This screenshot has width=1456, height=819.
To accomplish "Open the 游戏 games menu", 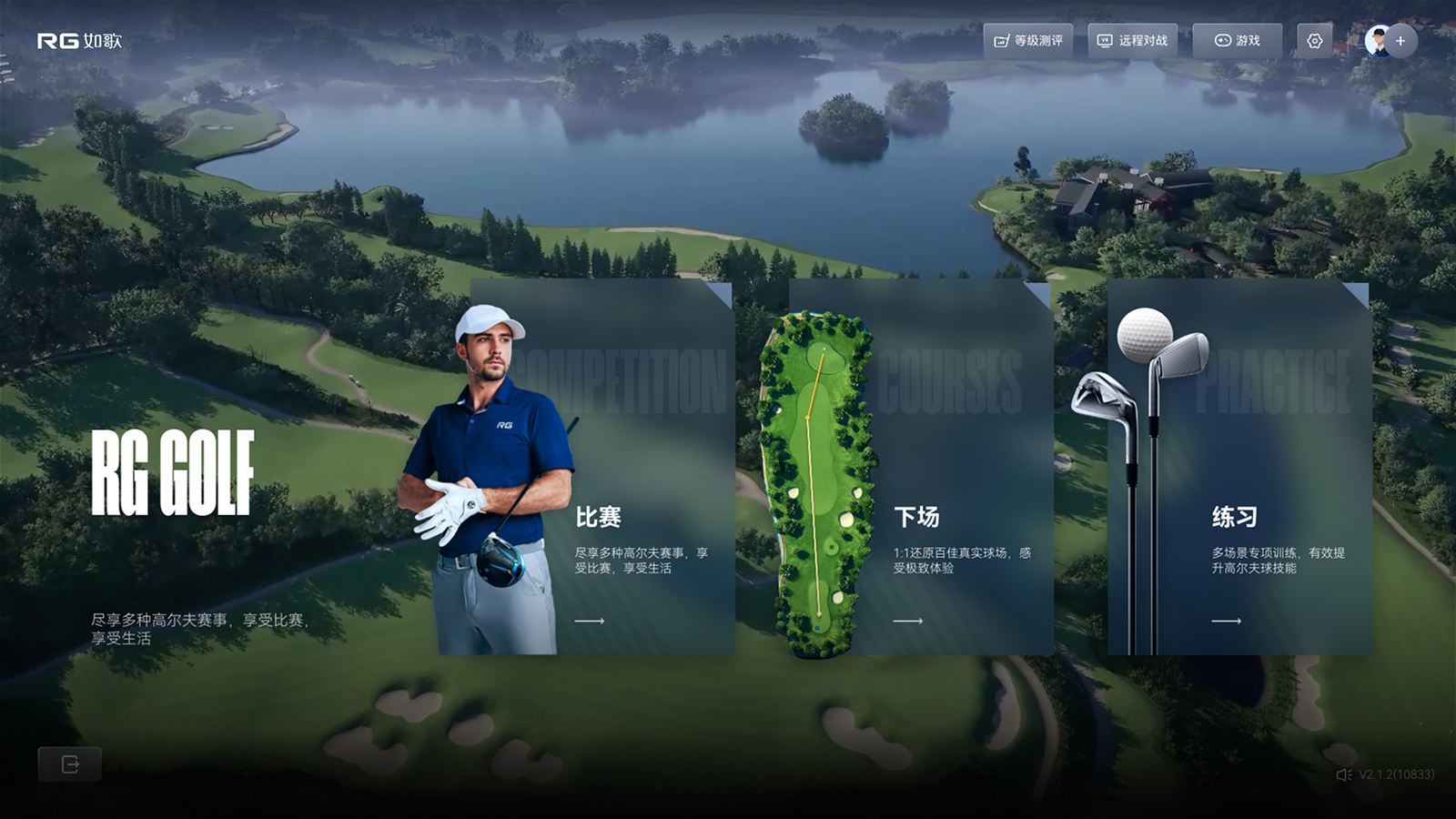I will click(1238, 41).
